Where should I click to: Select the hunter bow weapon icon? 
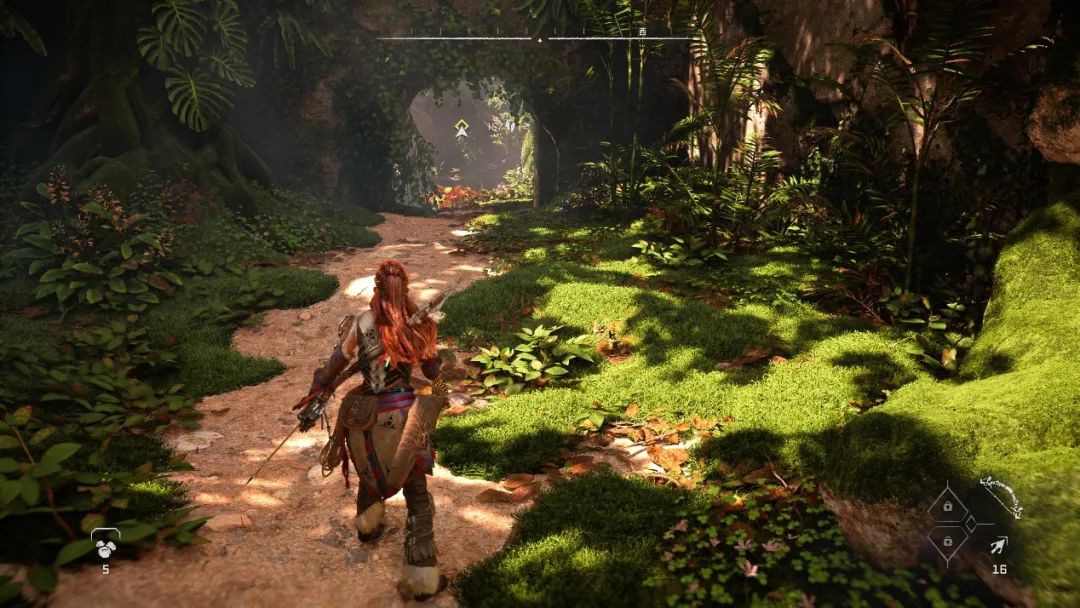click(1001, 497)
